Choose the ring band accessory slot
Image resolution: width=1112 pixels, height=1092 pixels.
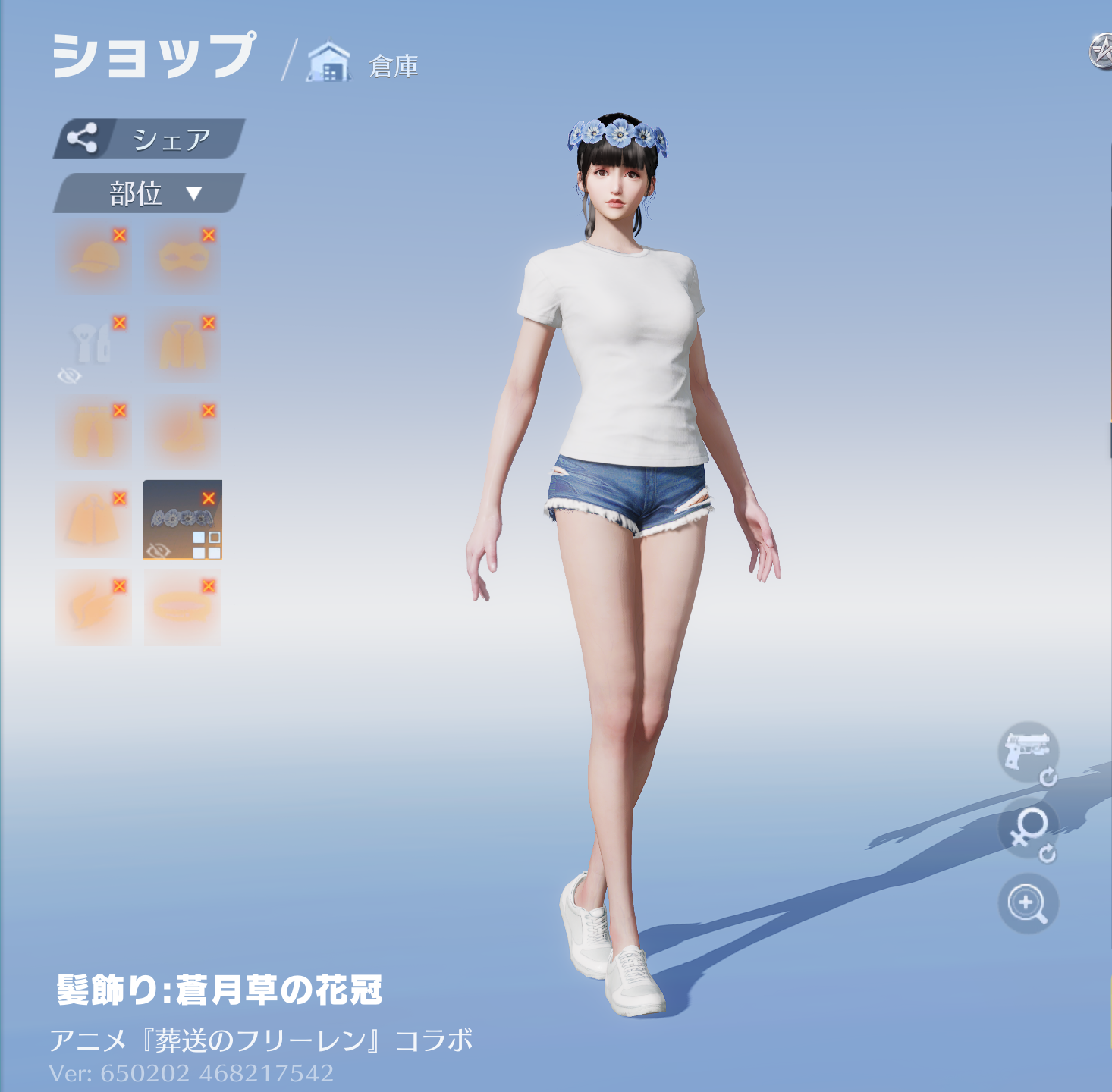(x=182, y=607)
